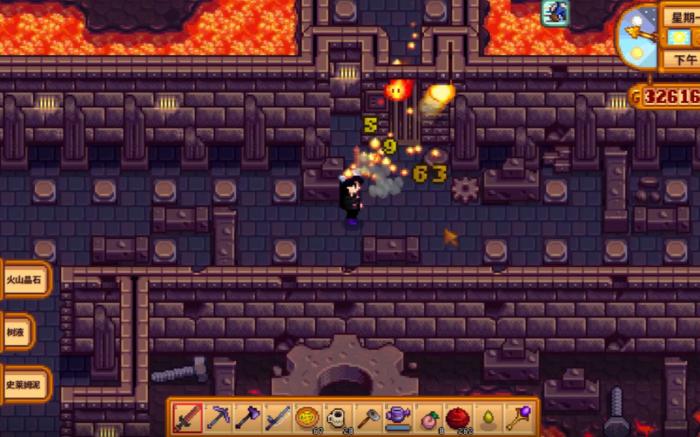The width and height of the screenshot is (700, 437).
Task: Choose the purple axe slot
Action: (x=248, y=417)
